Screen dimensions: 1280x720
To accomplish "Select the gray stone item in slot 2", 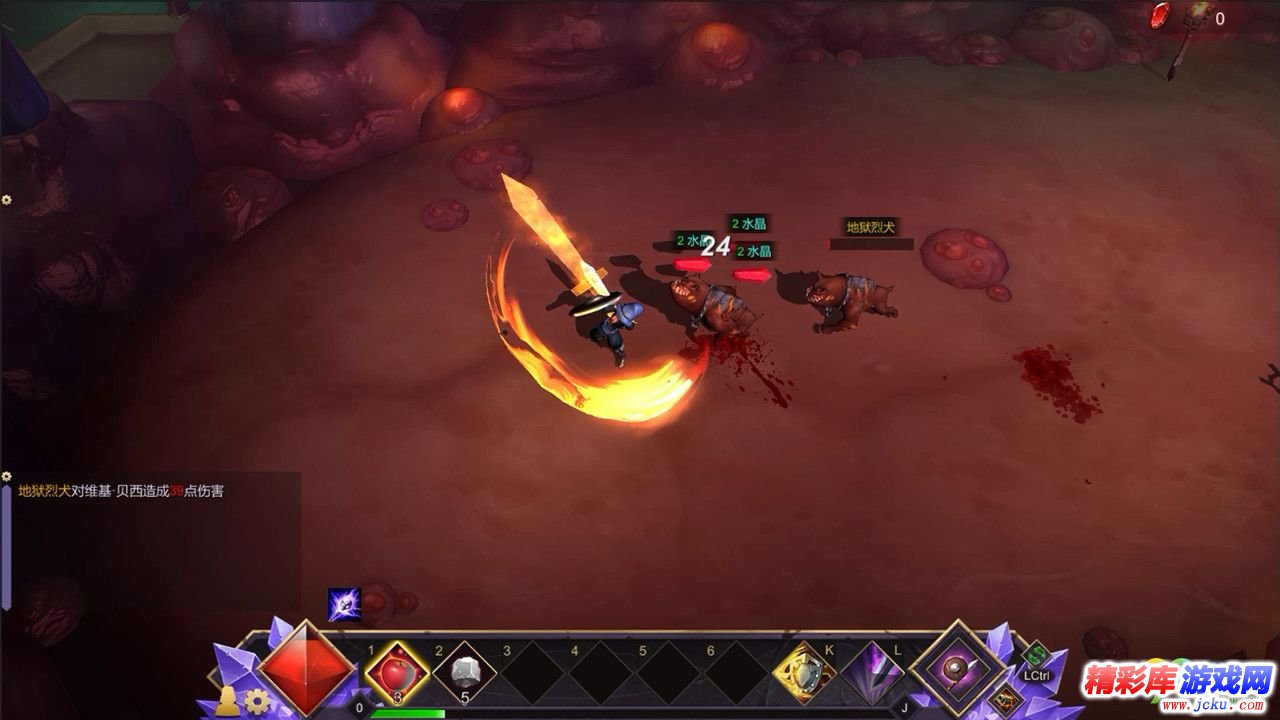I will (464, 673).
